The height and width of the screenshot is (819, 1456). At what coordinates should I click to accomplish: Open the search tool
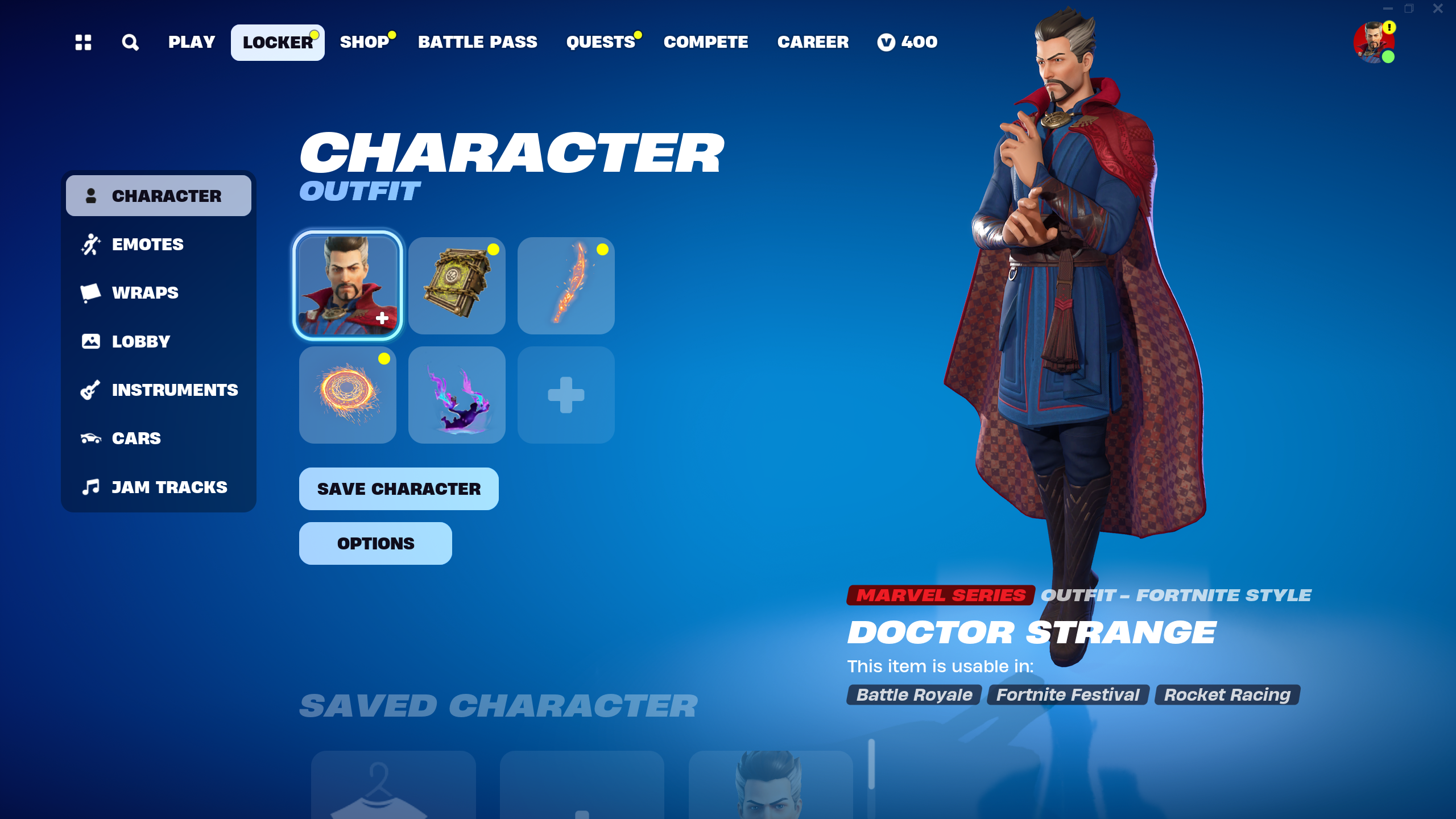(130, 42)
